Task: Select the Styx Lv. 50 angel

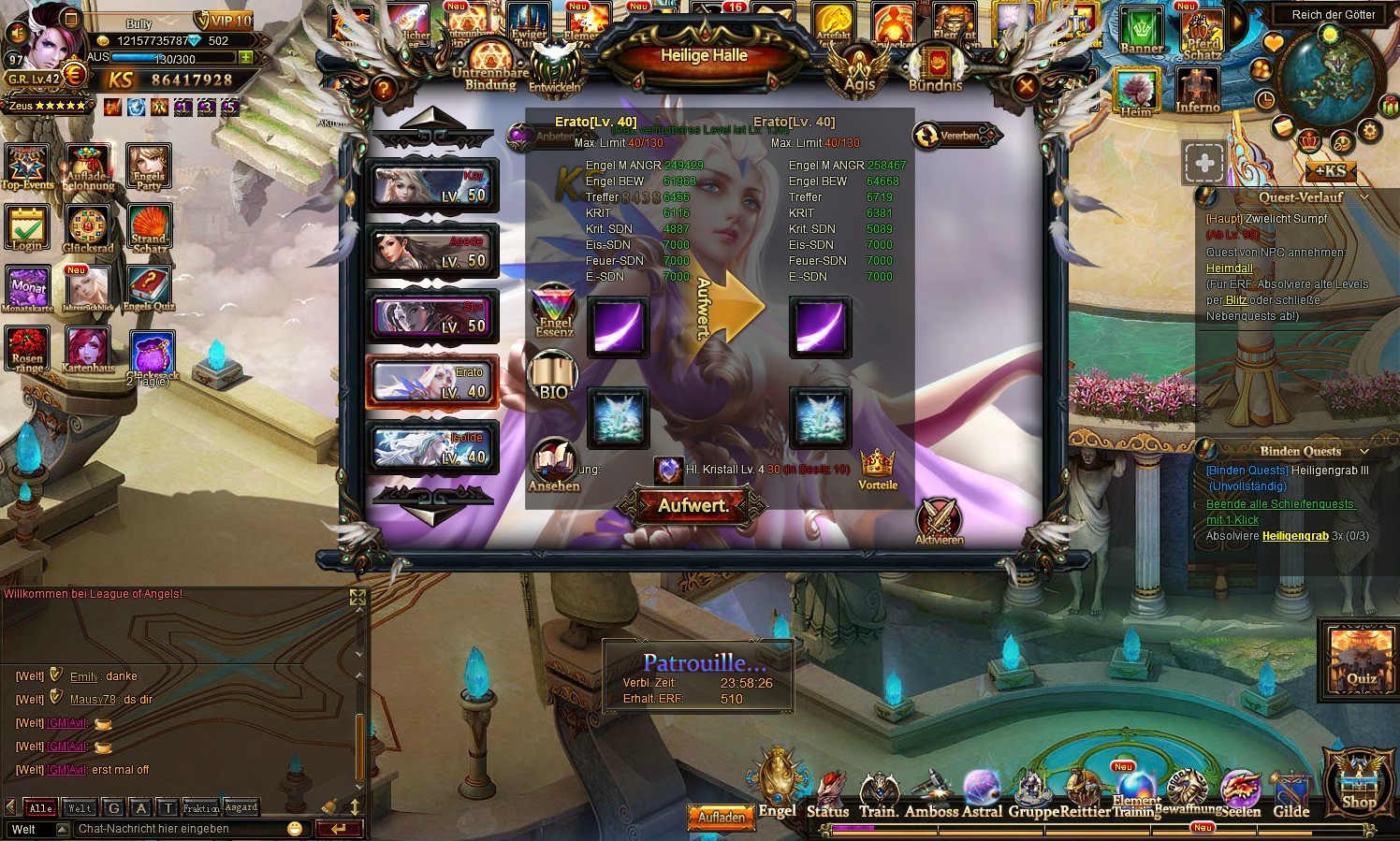Action: tap(432, 316)
